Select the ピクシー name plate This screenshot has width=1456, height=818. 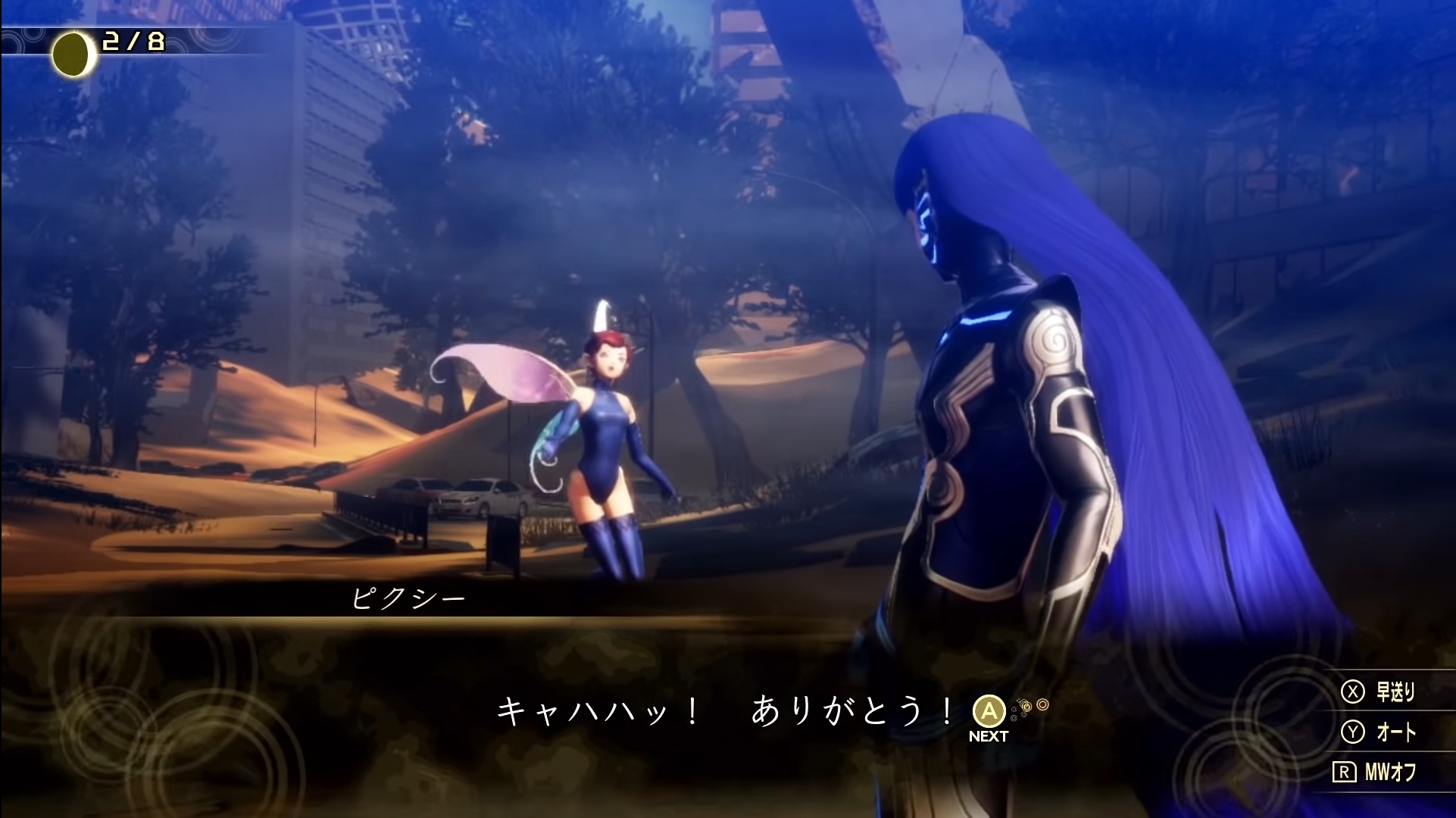(x=409, y=598)
